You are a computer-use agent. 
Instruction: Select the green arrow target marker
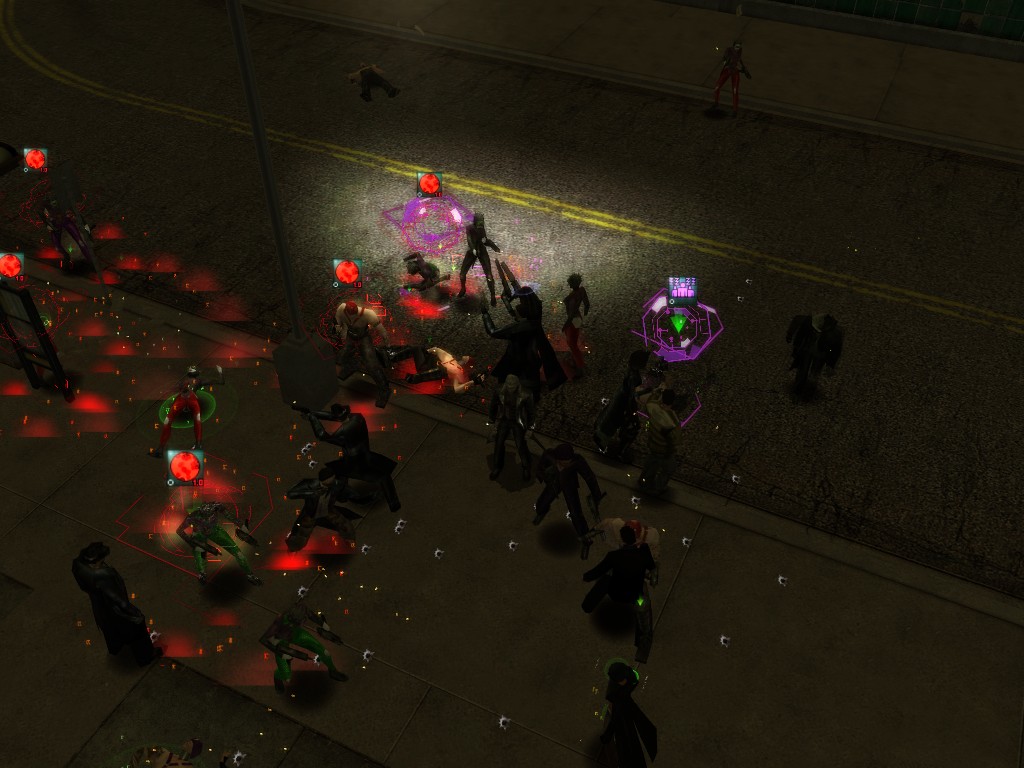click(x=679, y=324)
